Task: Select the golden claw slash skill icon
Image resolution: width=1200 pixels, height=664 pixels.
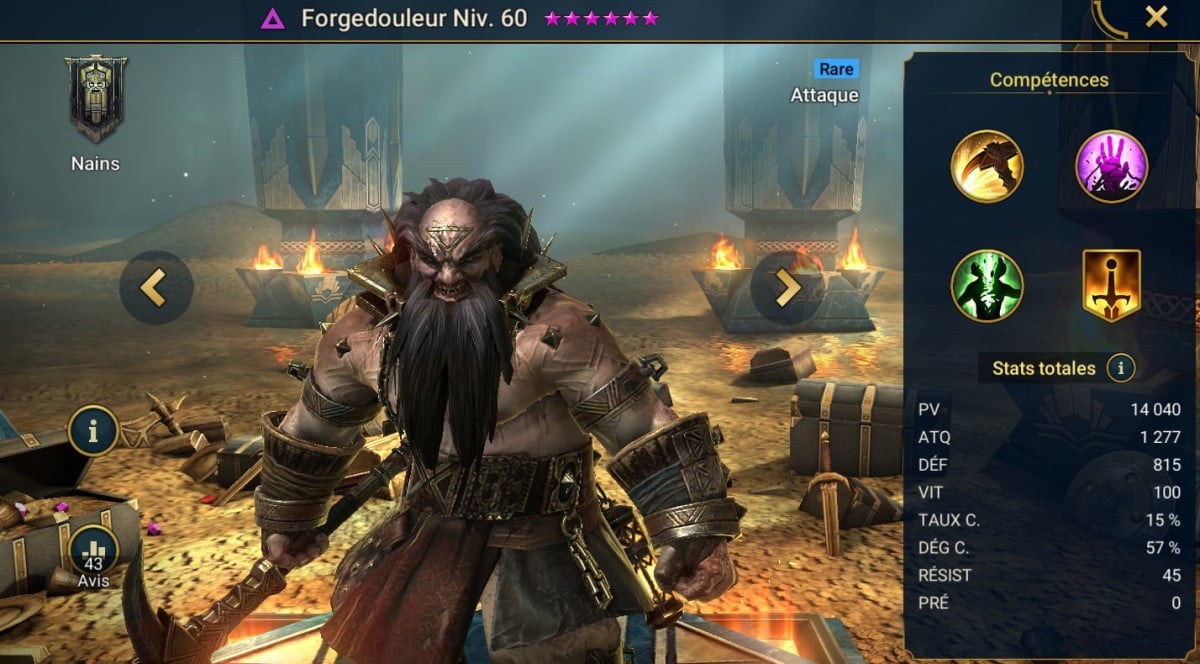Action: click(x=986, y=166)
